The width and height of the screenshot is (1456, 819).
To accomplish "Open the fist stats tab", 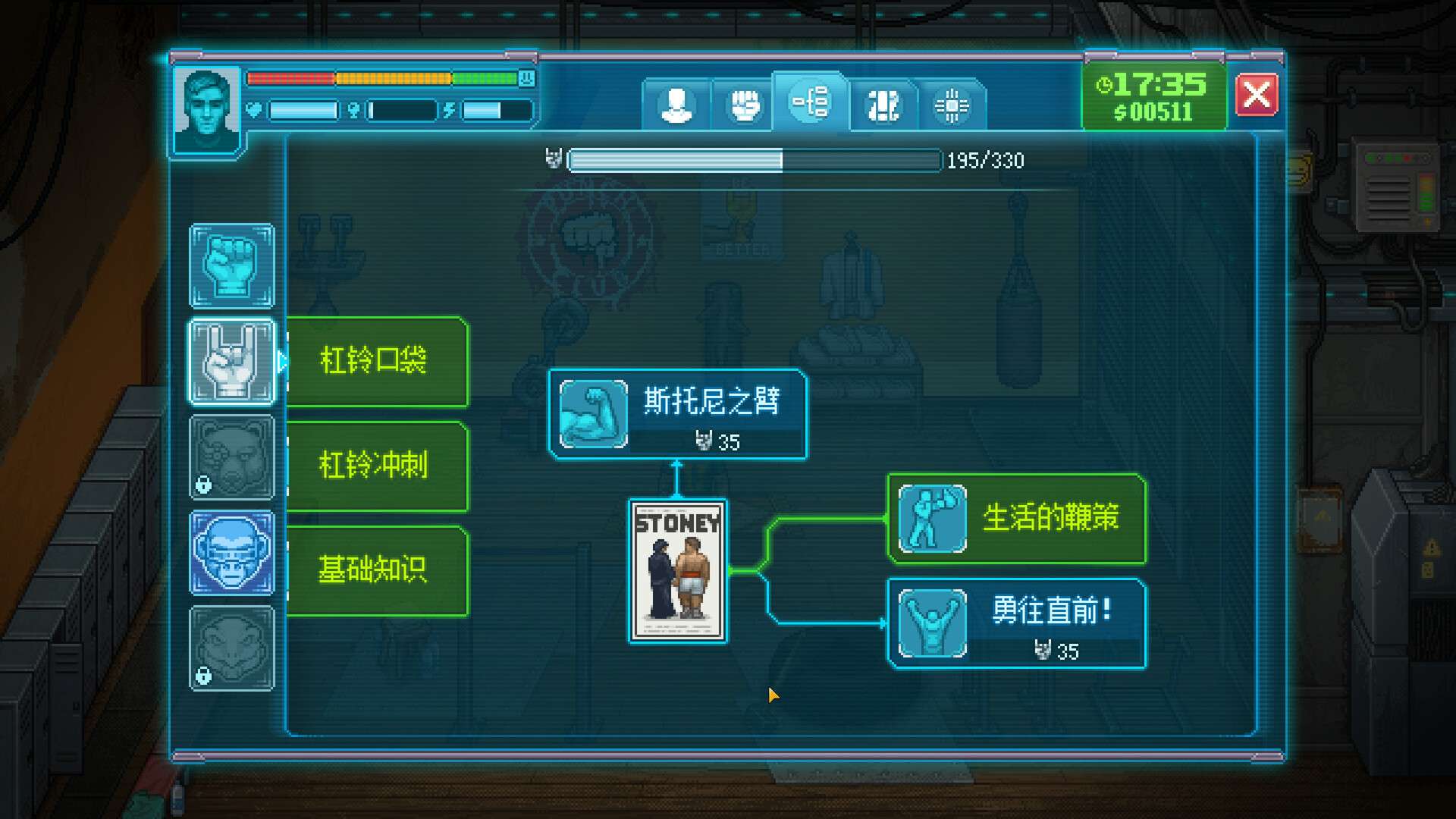I will [745, 104].
